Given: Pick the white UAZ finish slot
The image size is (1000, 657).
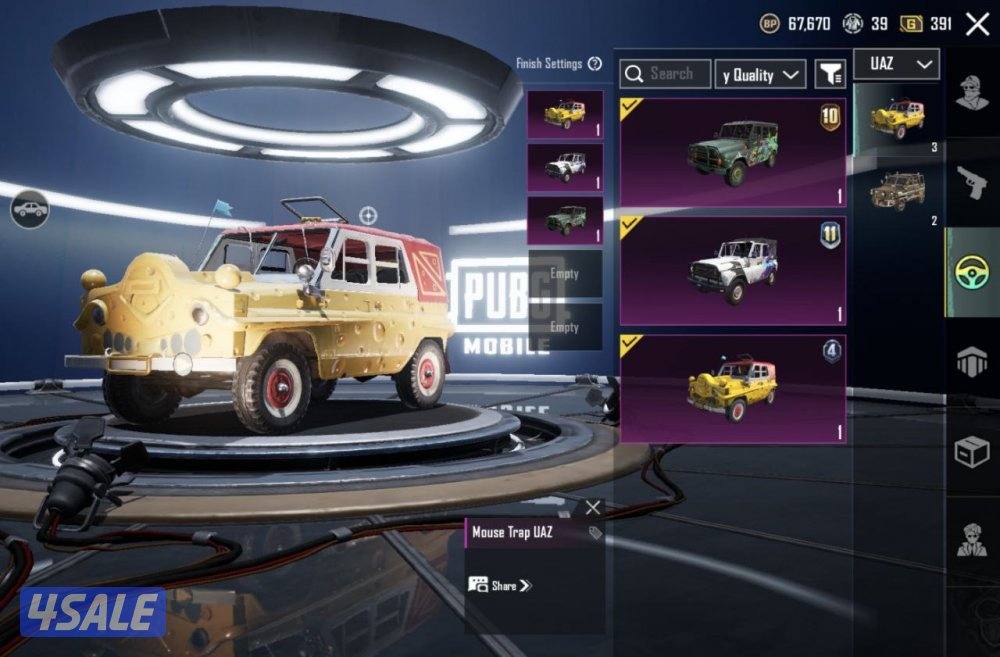Looking at the screenshot, I should 565,167.
